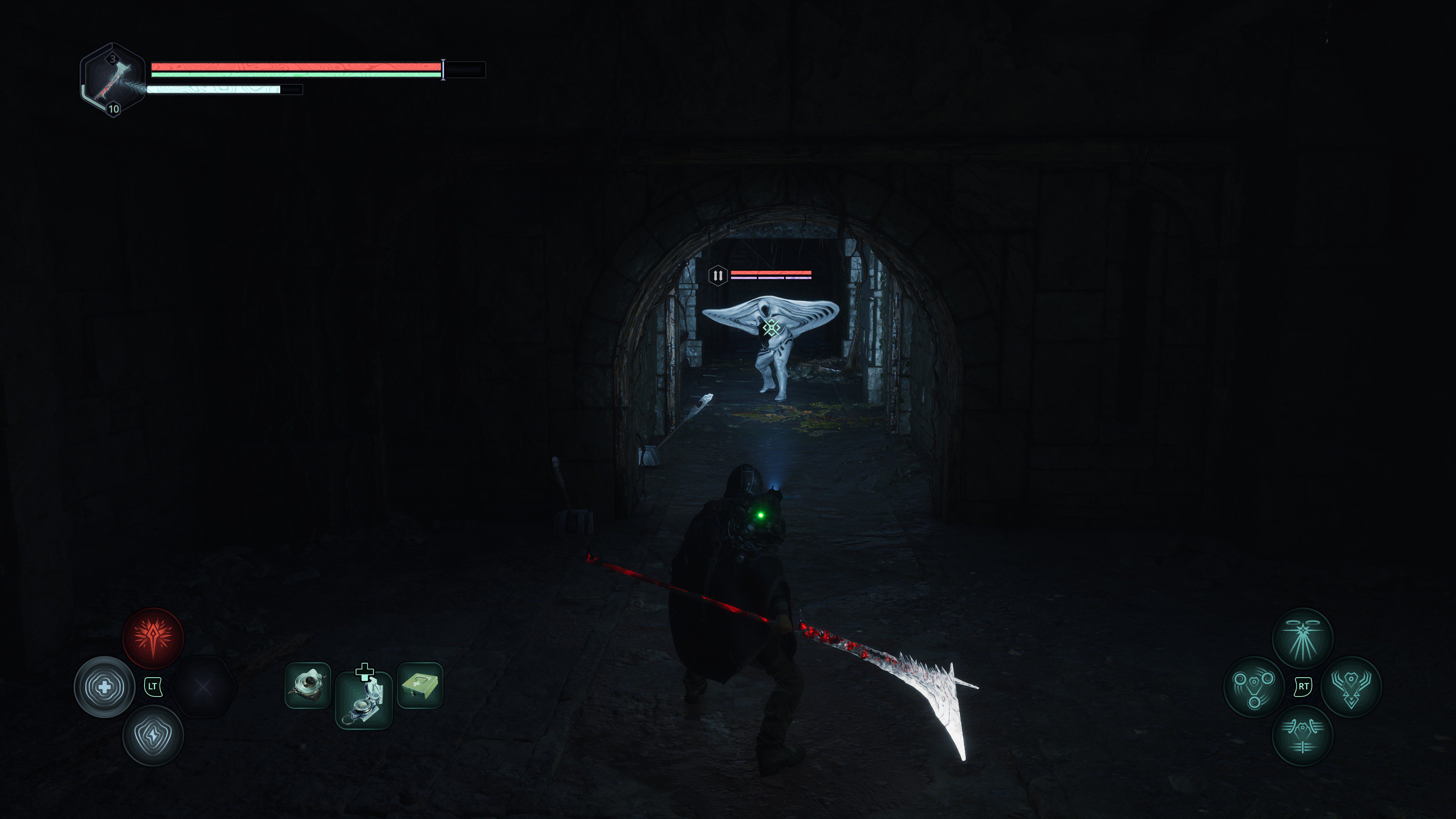Use the healing cross pulse ability
The height and width of the screenshot is (819, 1456).
pyautogui.click(x=105, y=687)
